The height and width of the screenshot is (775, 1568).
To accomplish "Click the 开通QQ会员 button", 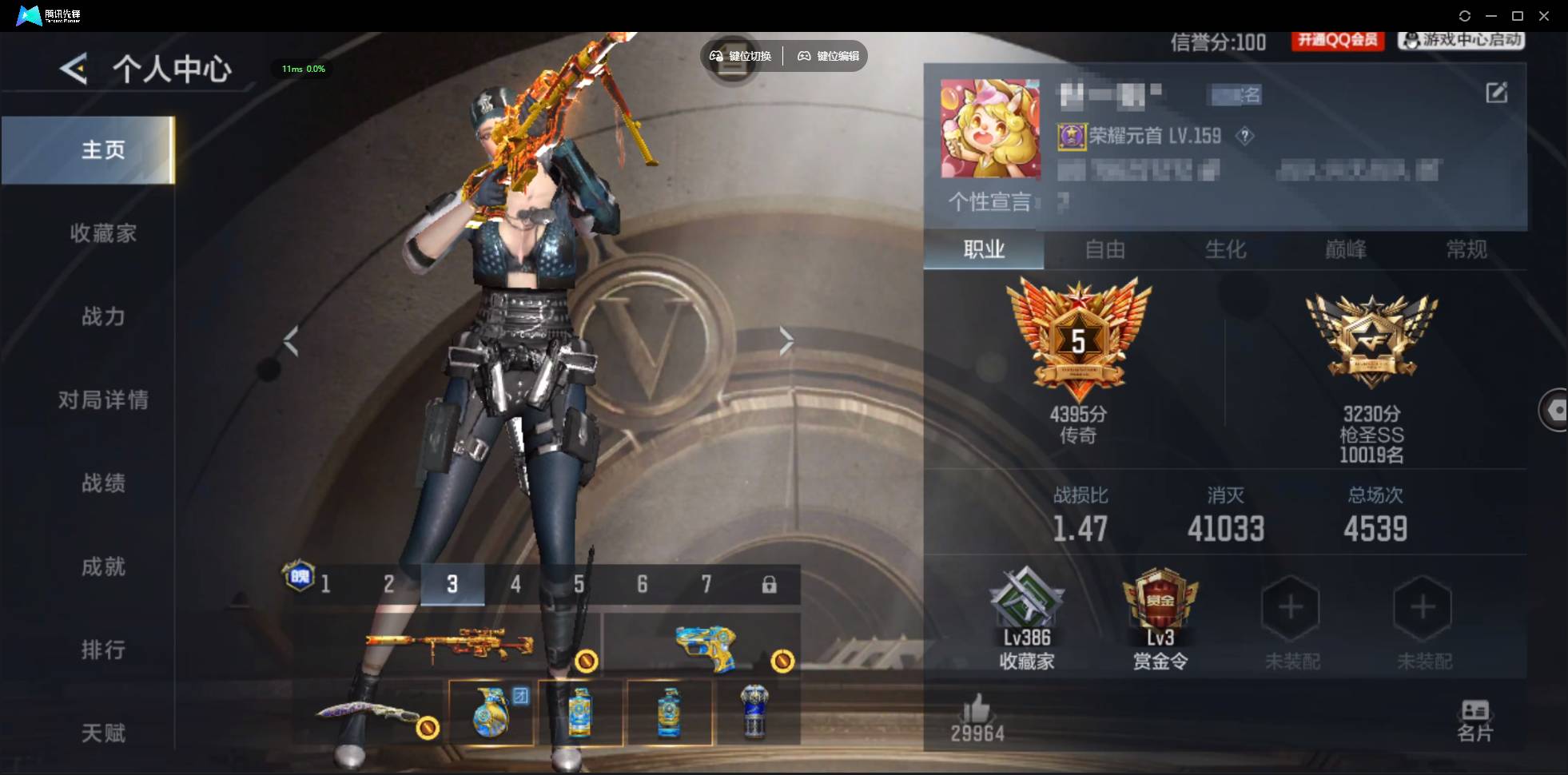I will coord(1339,41).
